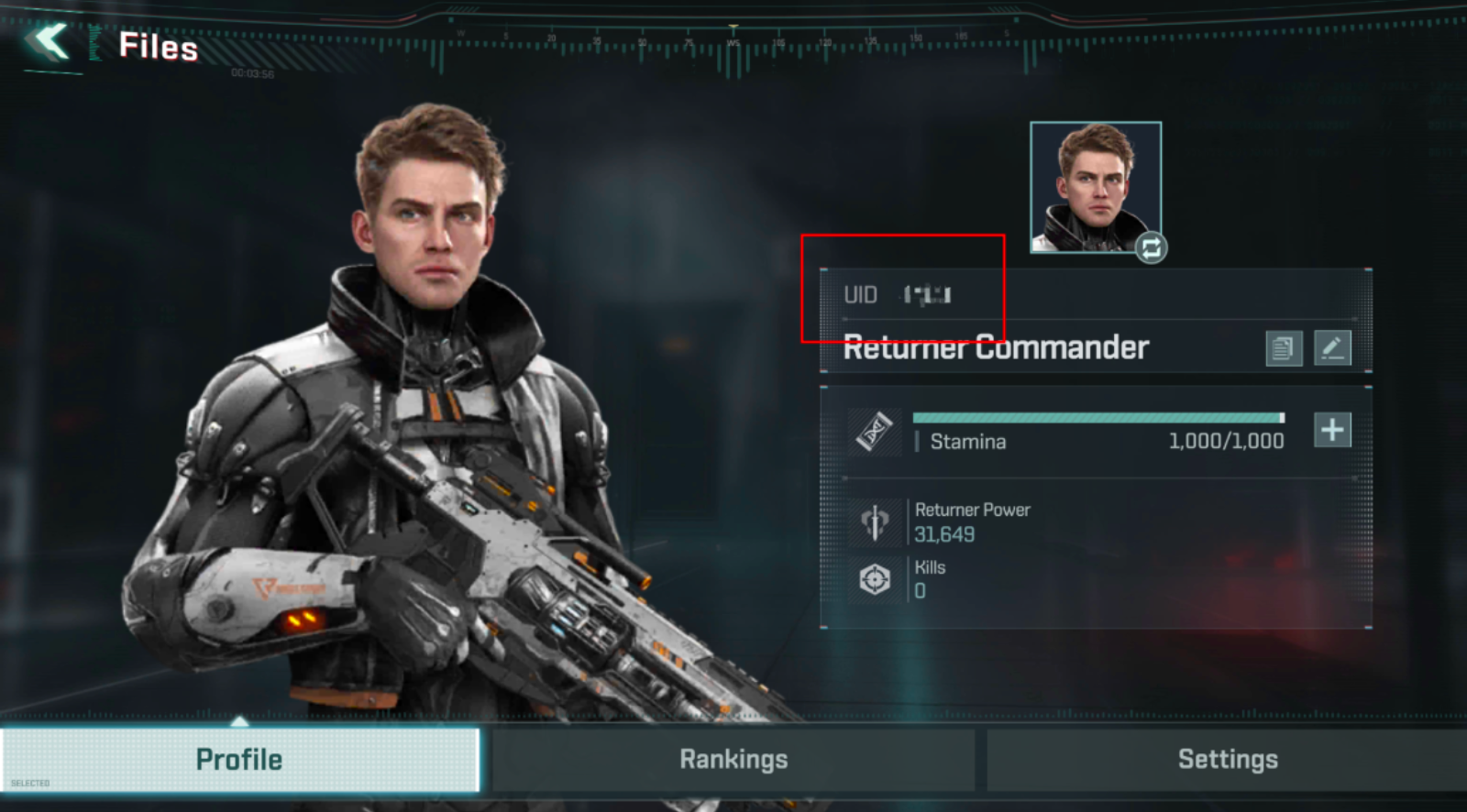
Task: Select the commander portrait thumbnail
Action: point(1095,186)
